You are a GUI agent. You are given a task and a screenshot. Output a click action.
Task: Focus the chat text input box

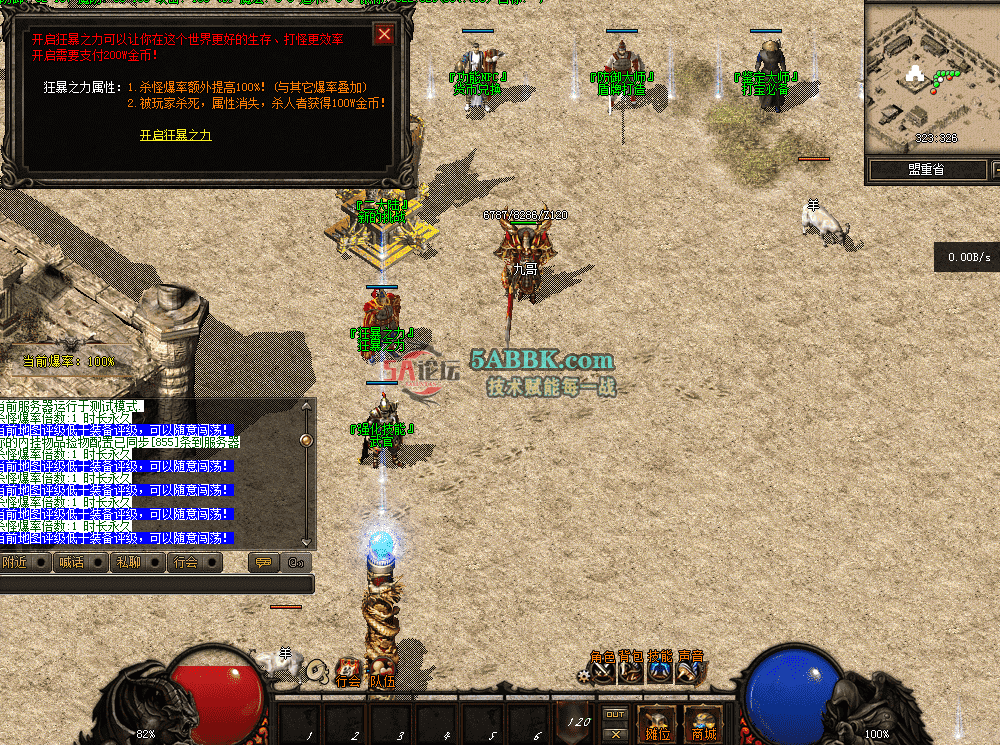point(155,584)
